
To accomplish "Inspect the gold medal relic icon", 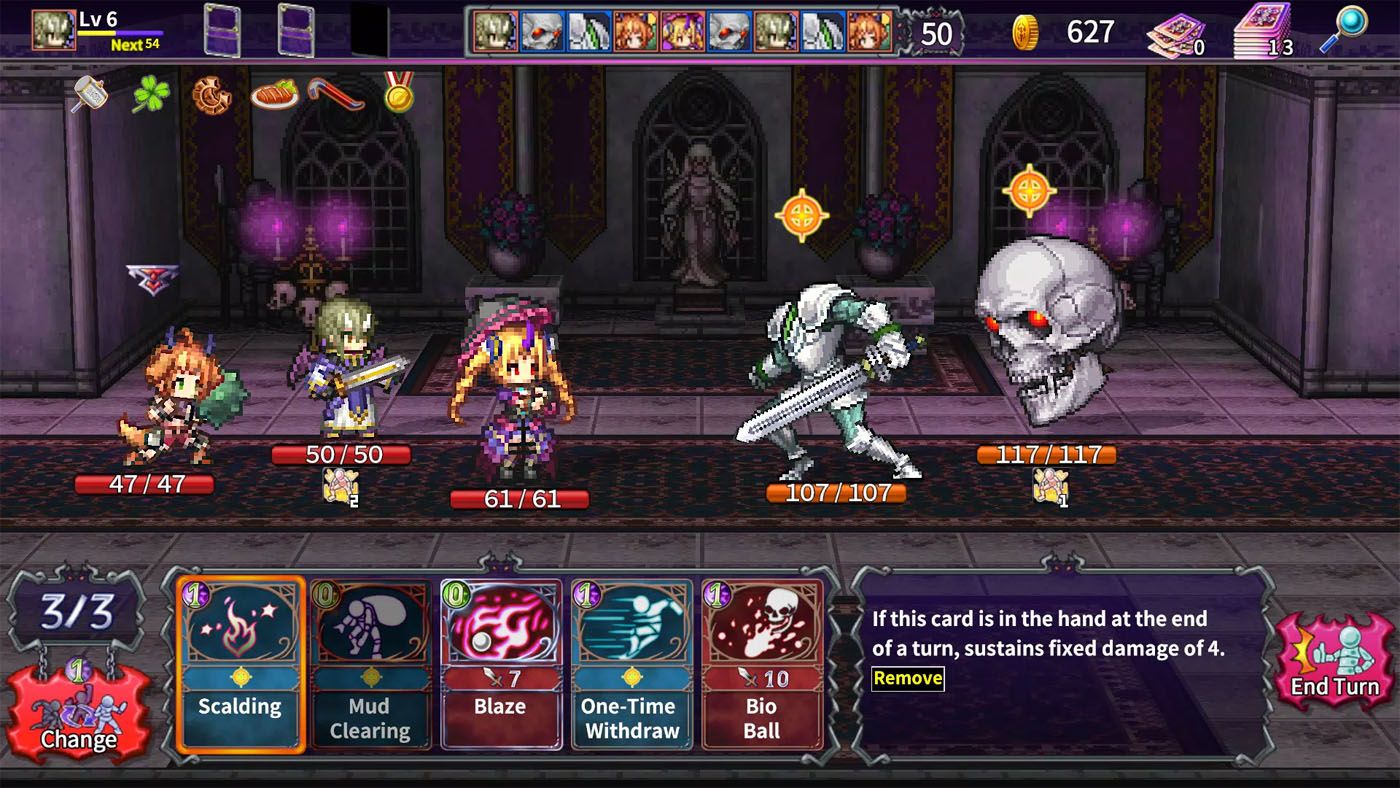I will [x=400, y=95].
